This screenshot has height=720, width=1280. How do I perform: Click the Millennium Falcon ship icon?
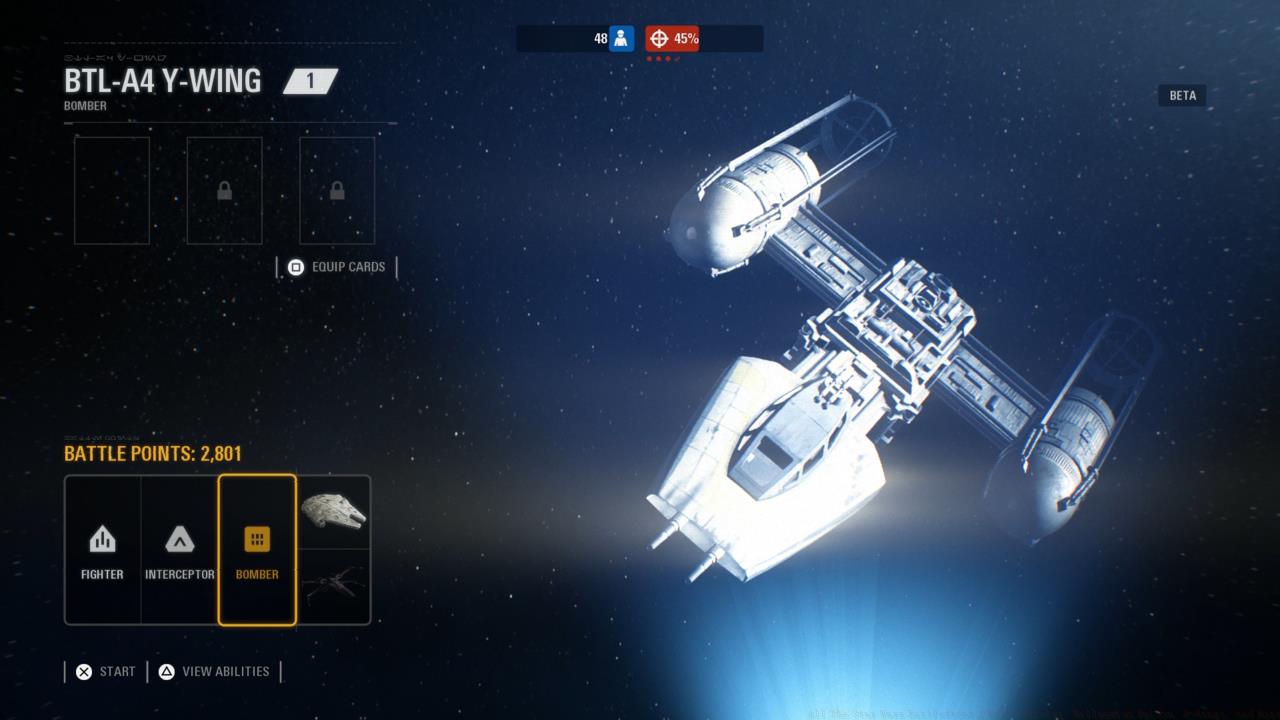tap(335, 512)
